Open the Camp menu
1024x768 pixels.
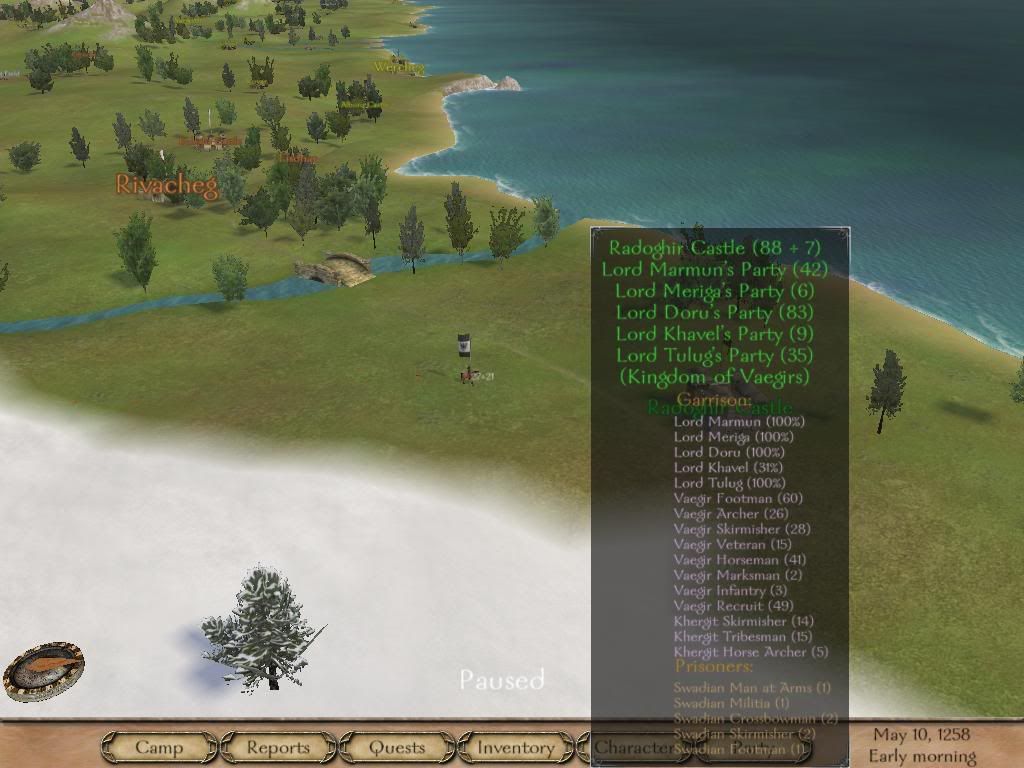pyautogui.click(x=159, y=747)
